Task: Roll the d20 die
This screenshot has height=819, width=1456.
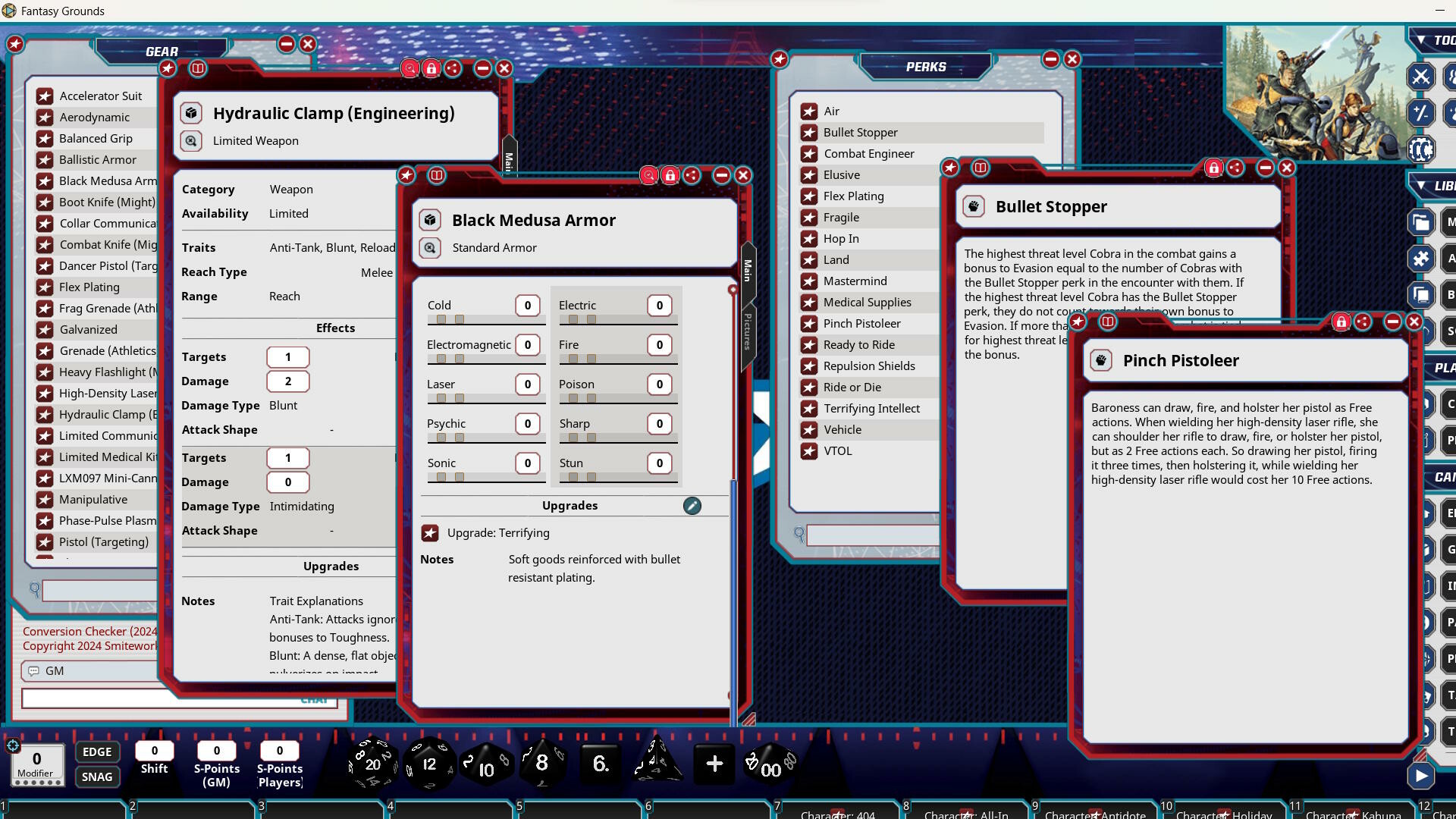Action: tap(372, 764)
